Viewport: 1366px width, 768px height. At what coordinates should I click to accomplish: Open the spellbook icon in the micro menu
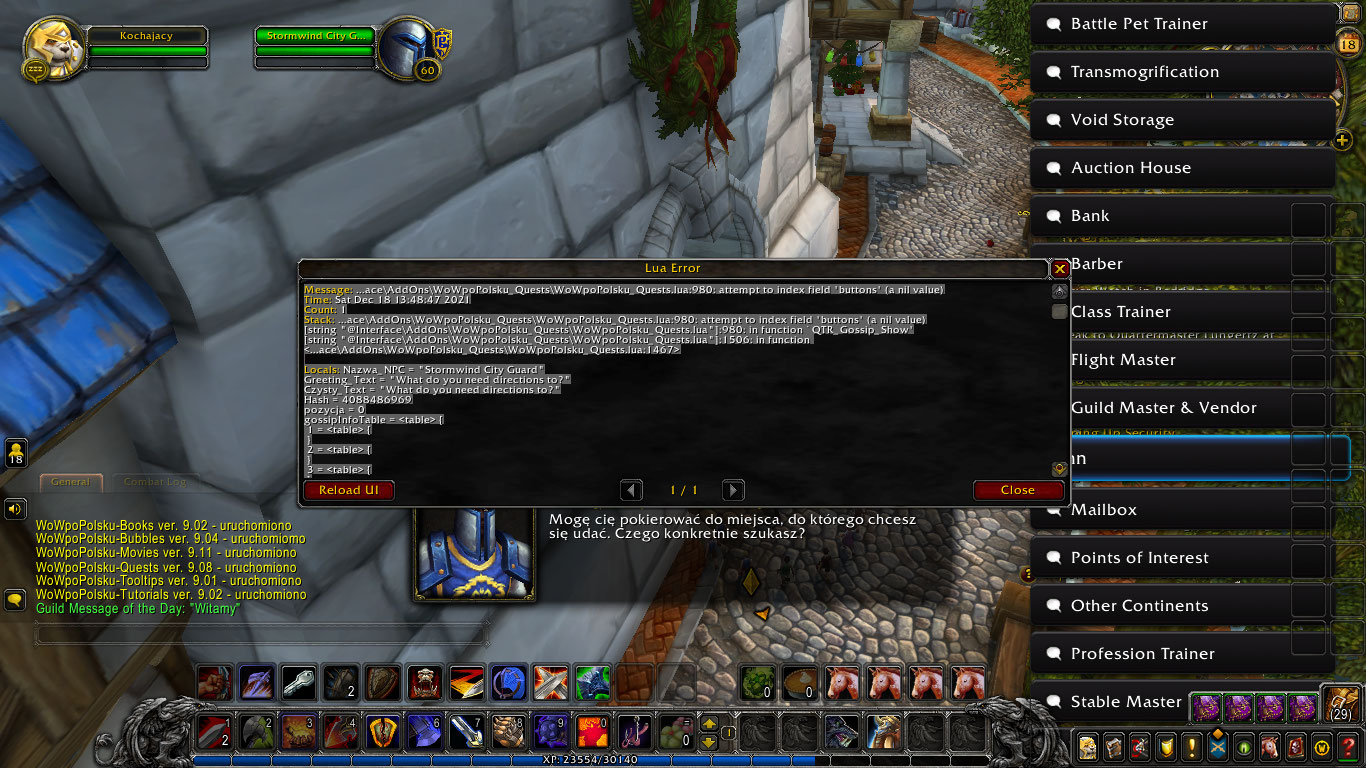click(1113, 747)
